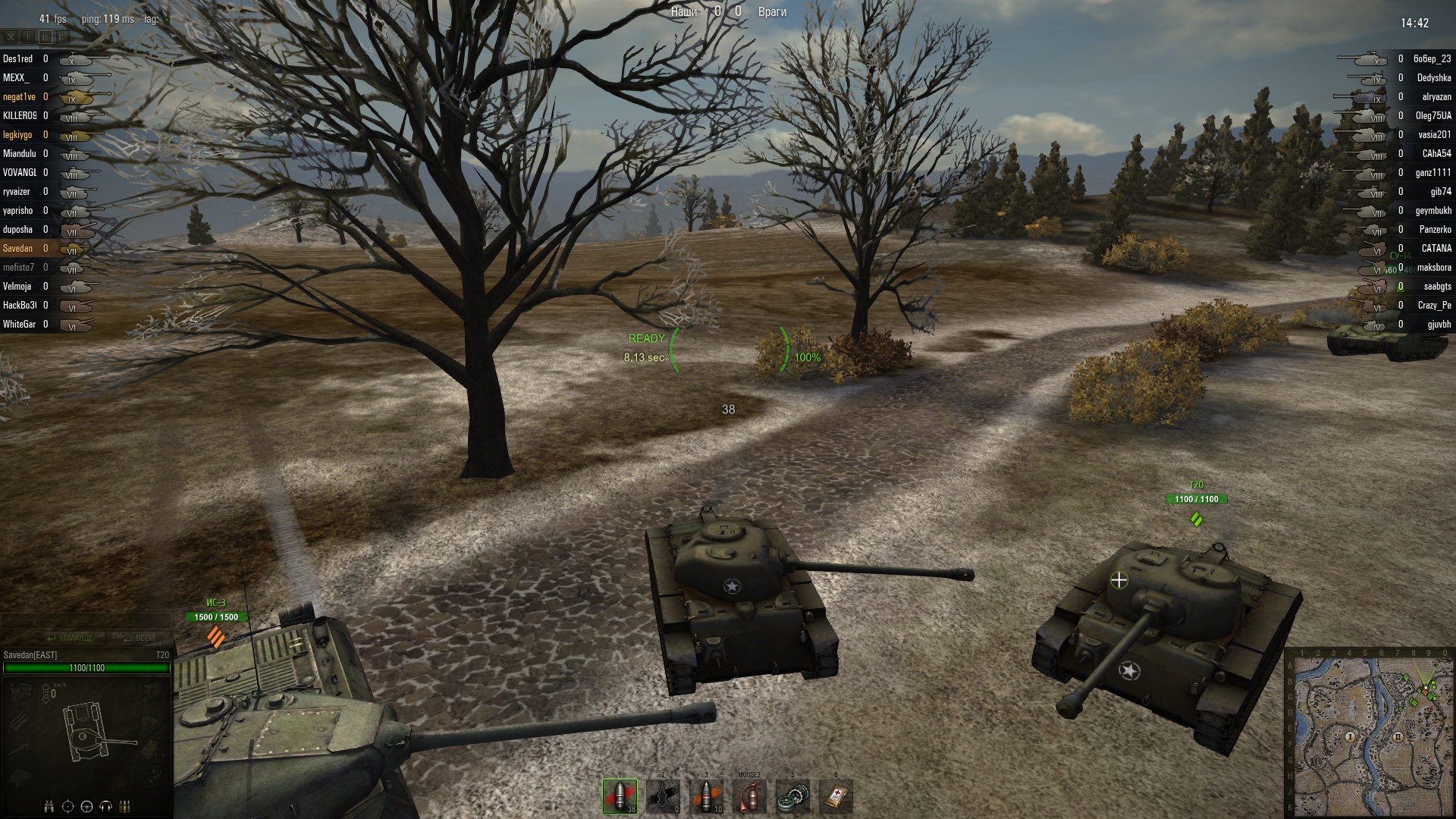The height and width of the screenshot is (819, 1456).
Task: Set player list to single-column narrow mode
Action: pyautogui.click(x=28, y=36)
